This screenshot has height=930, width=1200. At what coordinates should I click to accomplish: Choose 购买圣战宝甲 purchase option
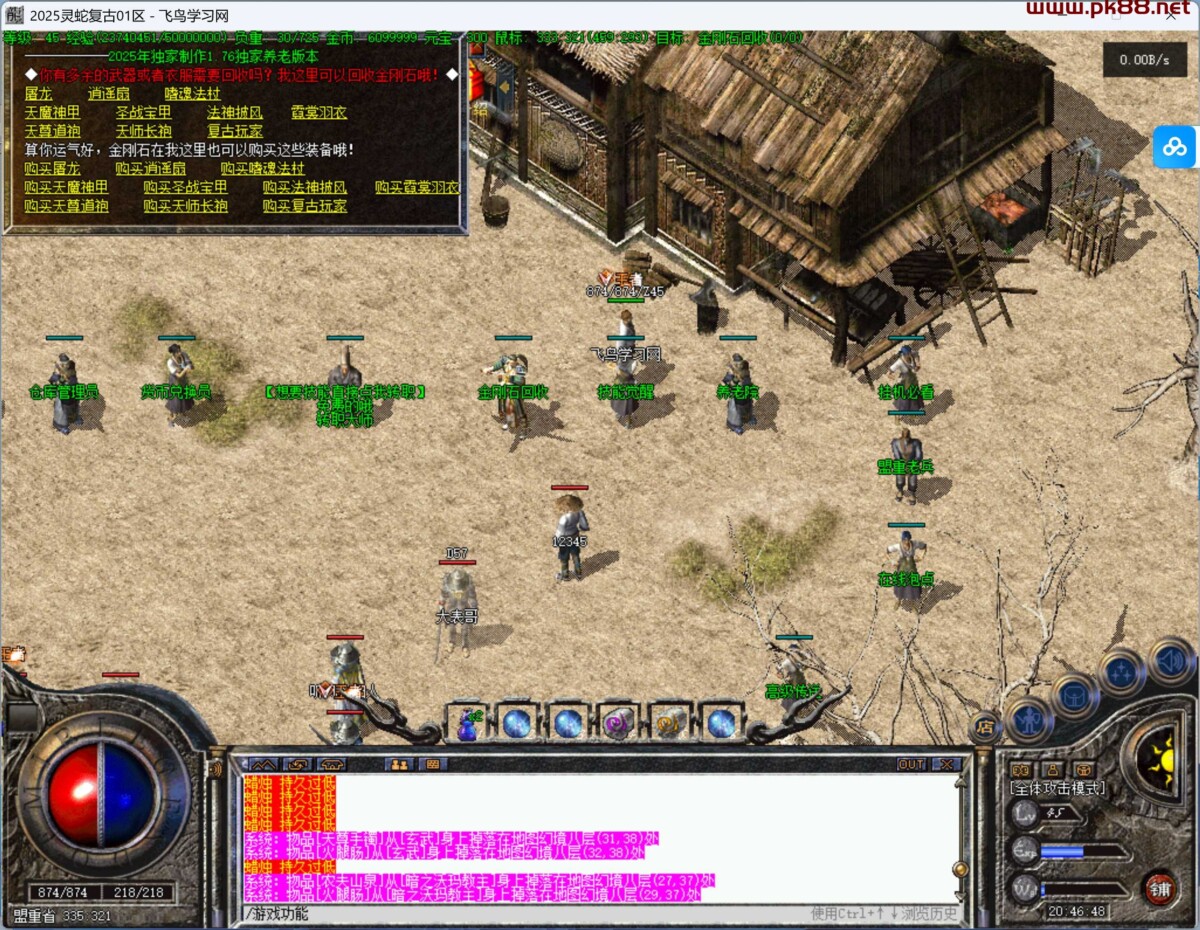pos(185,187)
